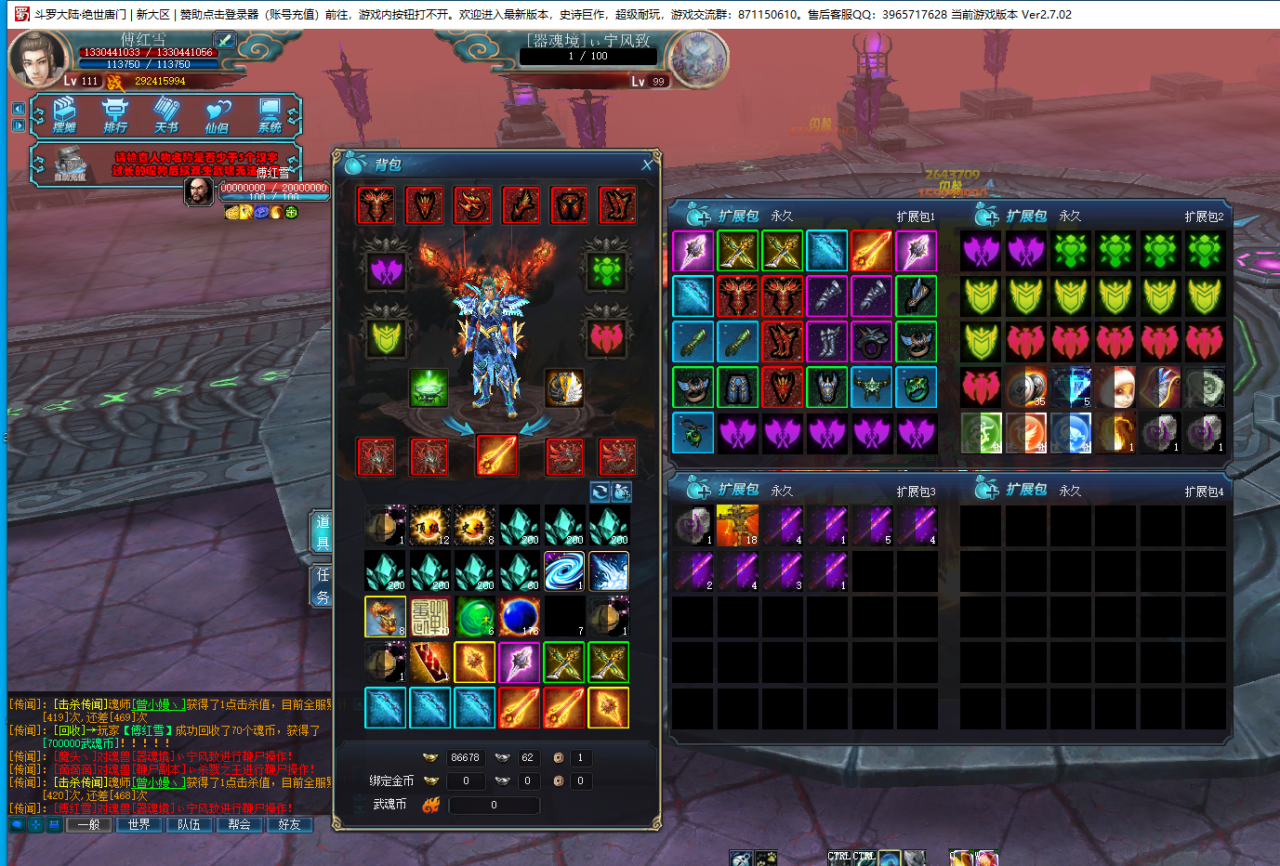Switch to the 好友 friends chat channel

tap(289, 825)
